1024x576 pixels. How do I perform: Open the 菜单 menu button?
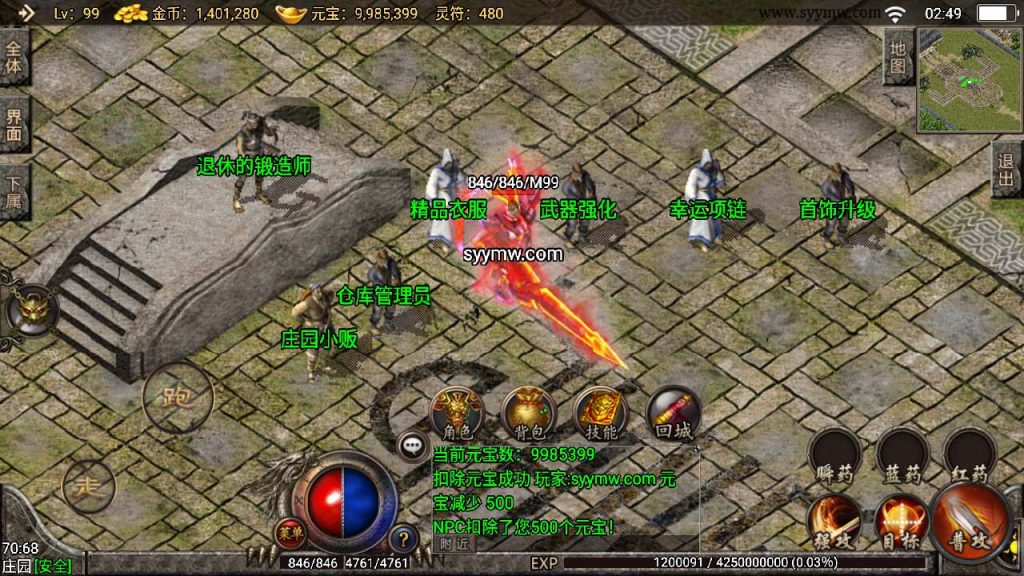289,532
